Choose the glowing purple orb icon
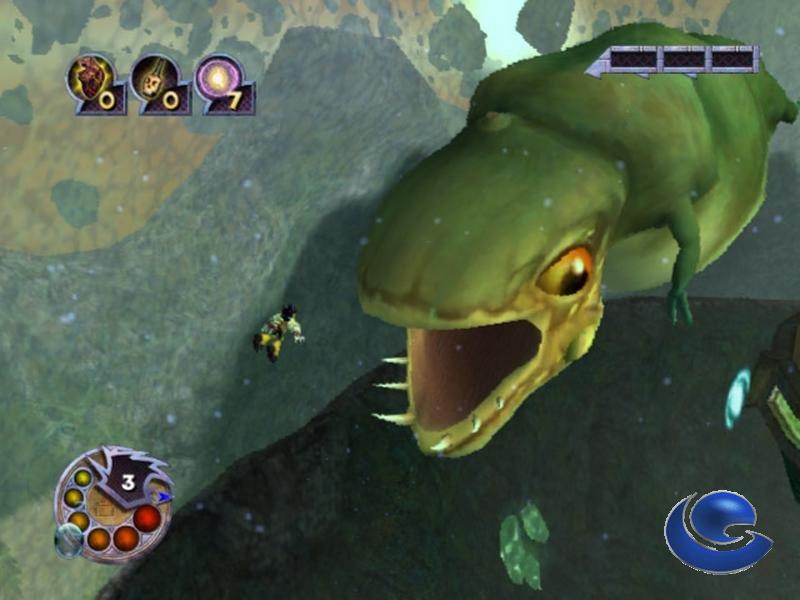800x600 pixels. (x=217, y=78)
